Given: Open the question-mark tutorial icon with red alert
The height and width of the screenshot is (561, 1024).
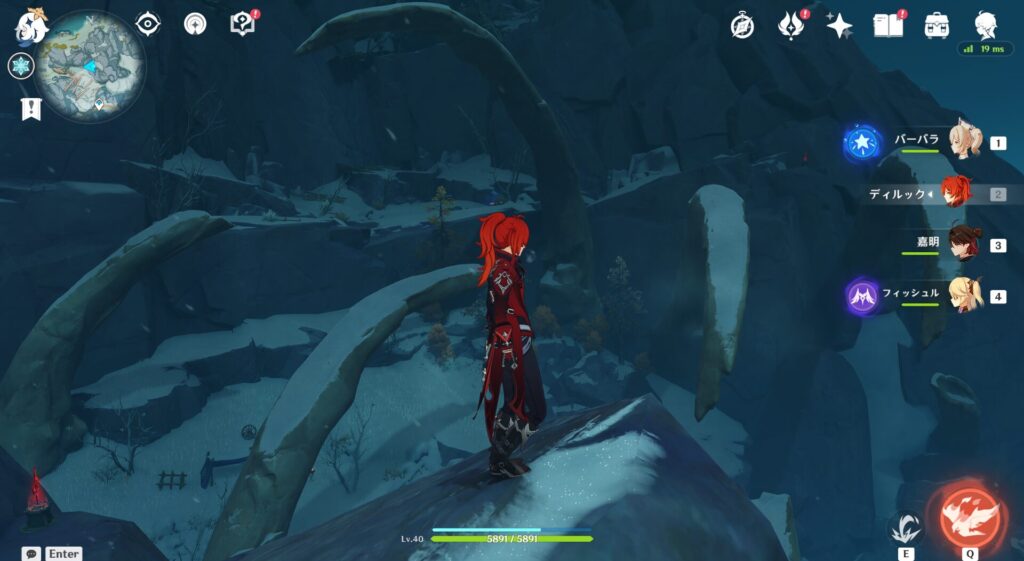Looking at the screenshot, I should click(242, 24).
